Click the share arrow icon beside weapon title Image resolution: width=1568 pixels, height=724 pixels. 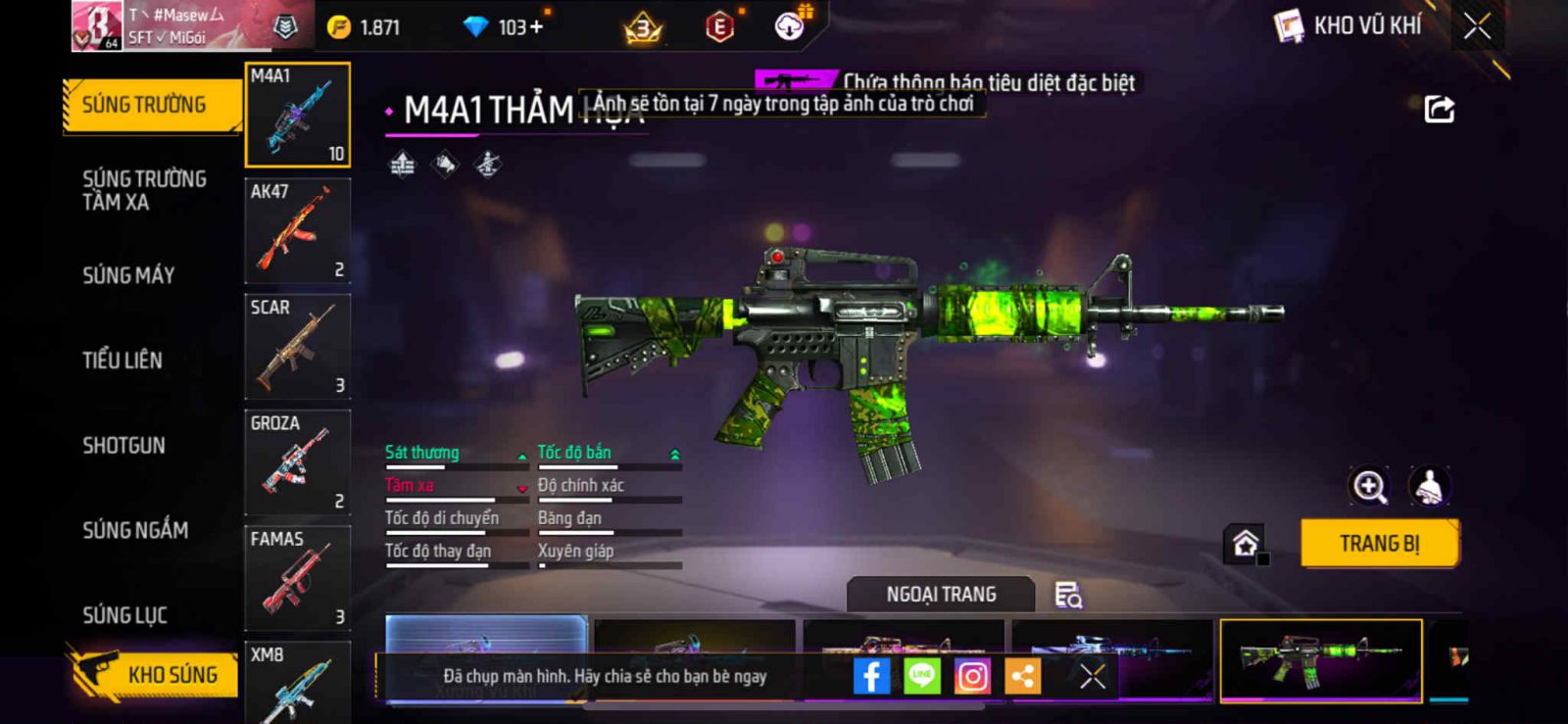[x=1439, y=109]
